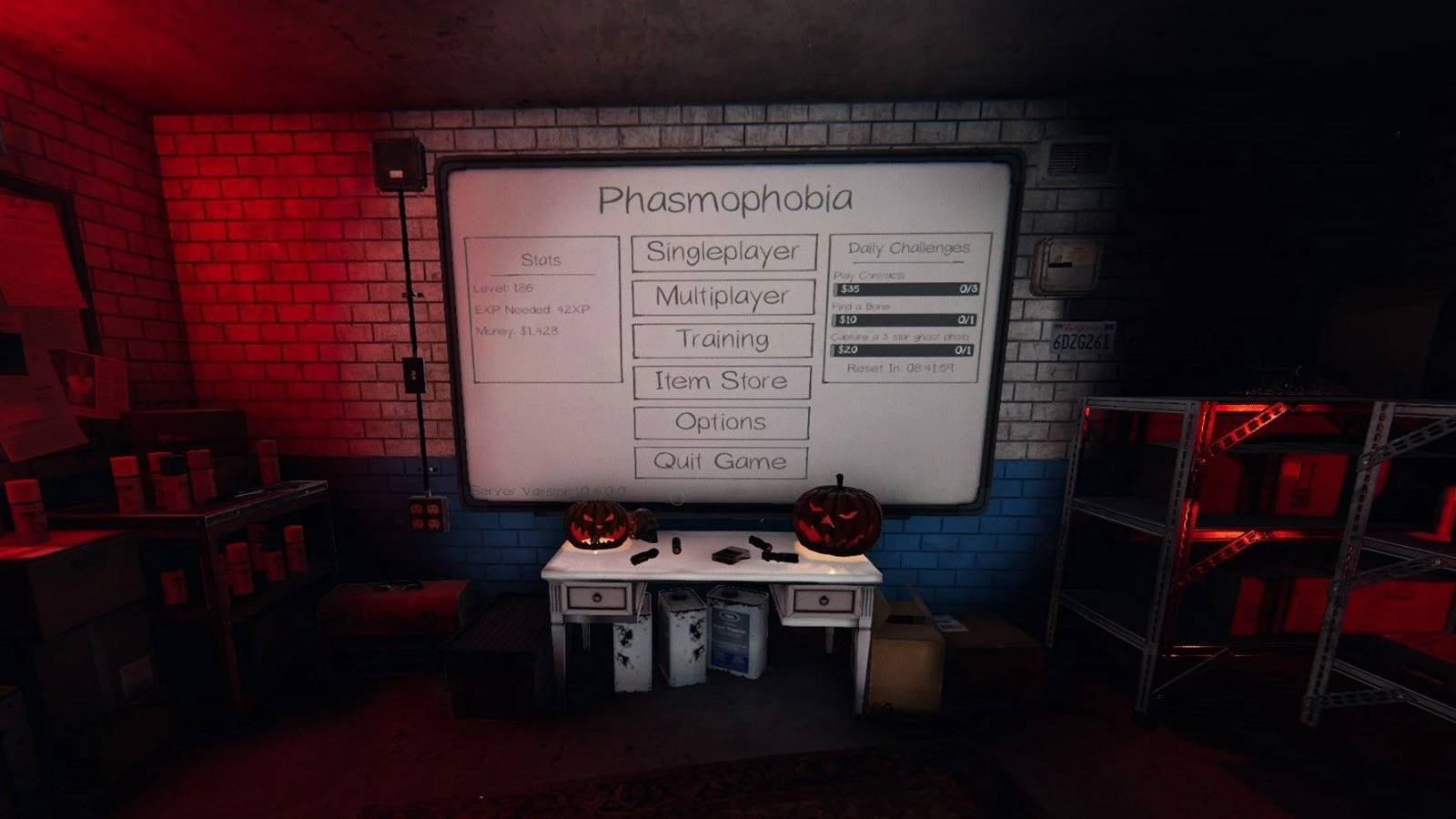Click the Server Version text
This screenshot has height=819, width=1456.
pos(539,491)
